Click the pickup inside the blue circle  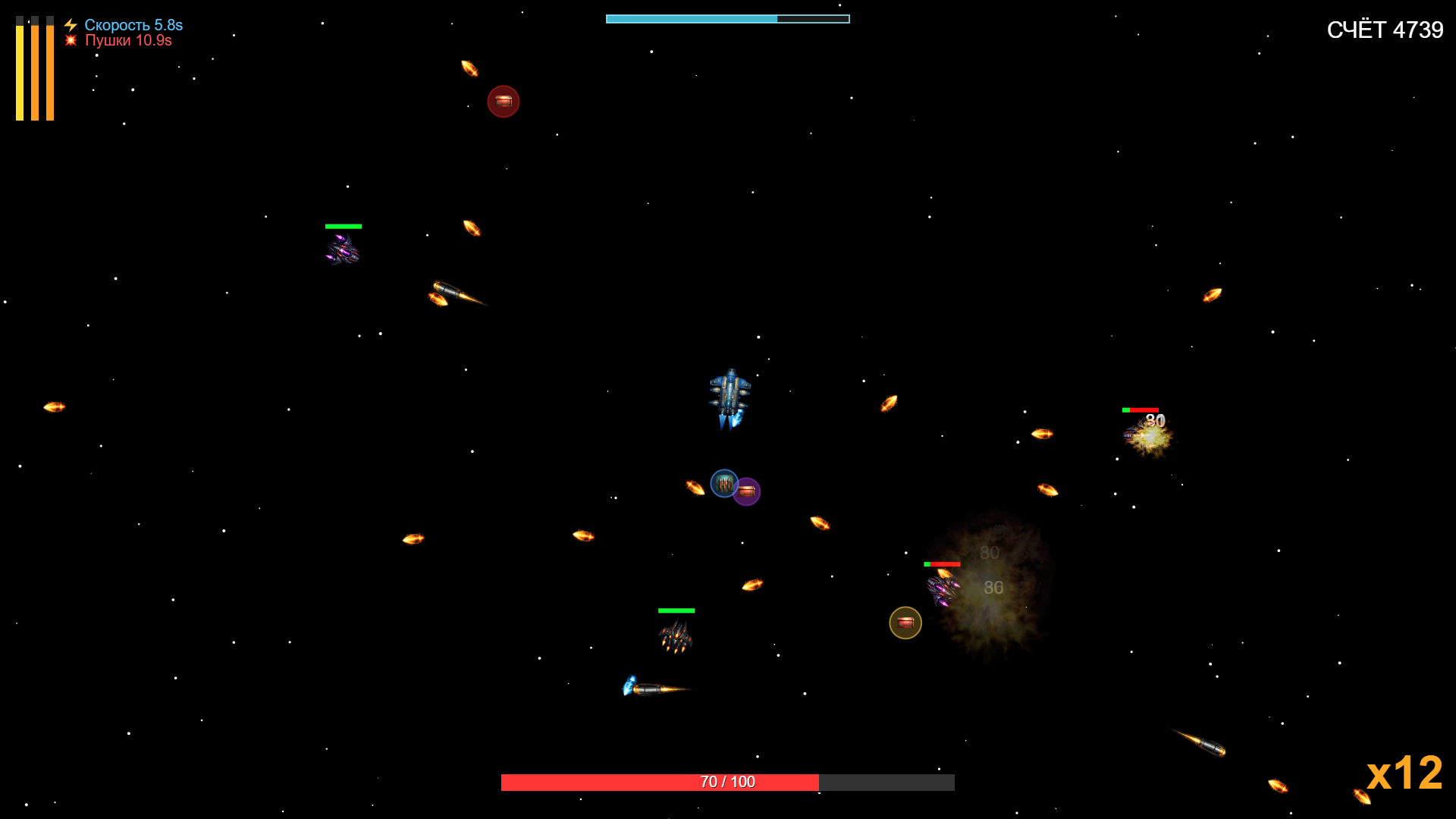tap(723, 484)
